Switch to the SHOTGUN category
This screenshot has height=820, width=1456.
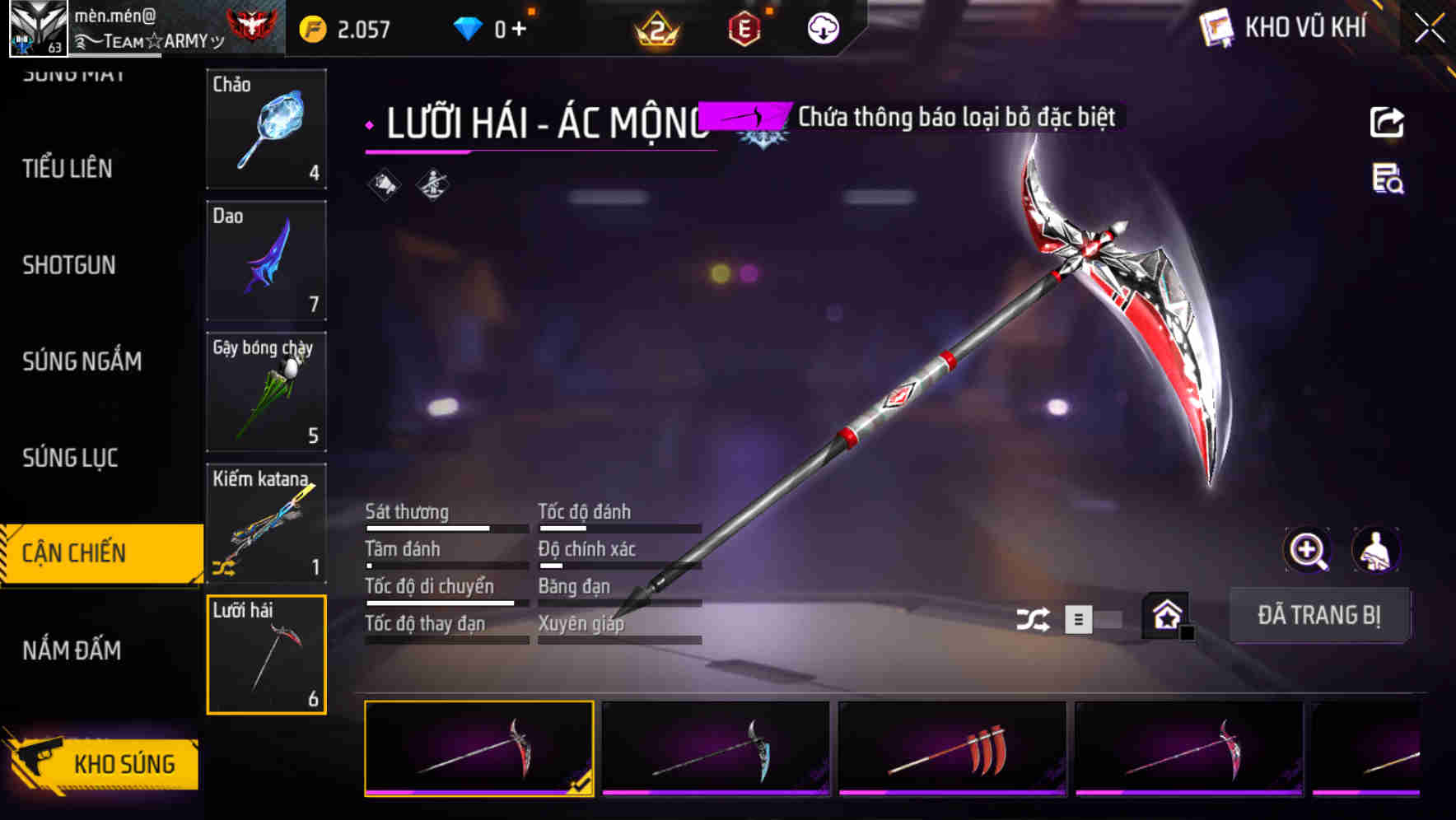coord(69,265)
